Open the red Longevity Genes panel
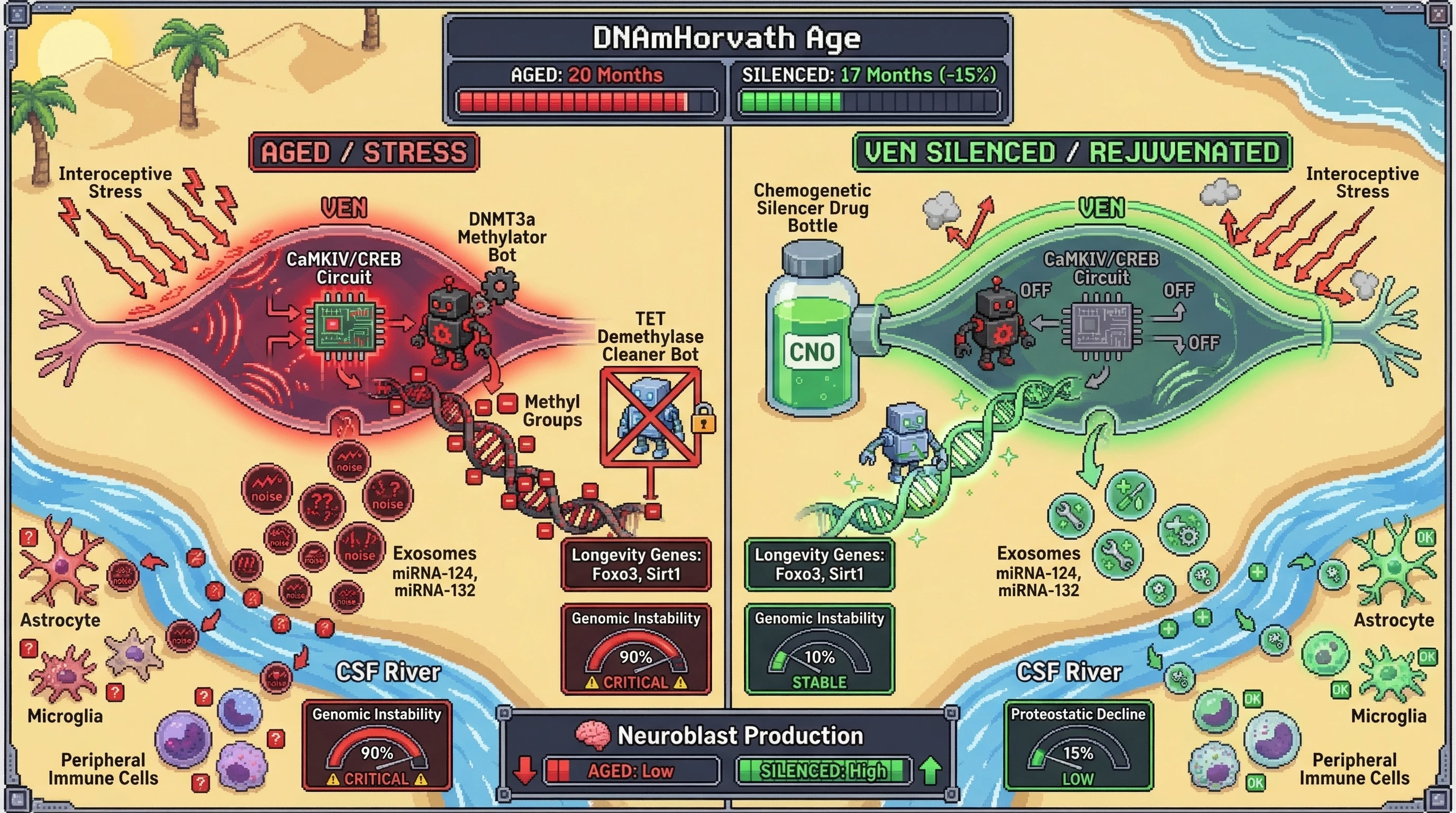Image resolution: width=1456 pixels, height=813 pixels. click(x=636, y=564)
